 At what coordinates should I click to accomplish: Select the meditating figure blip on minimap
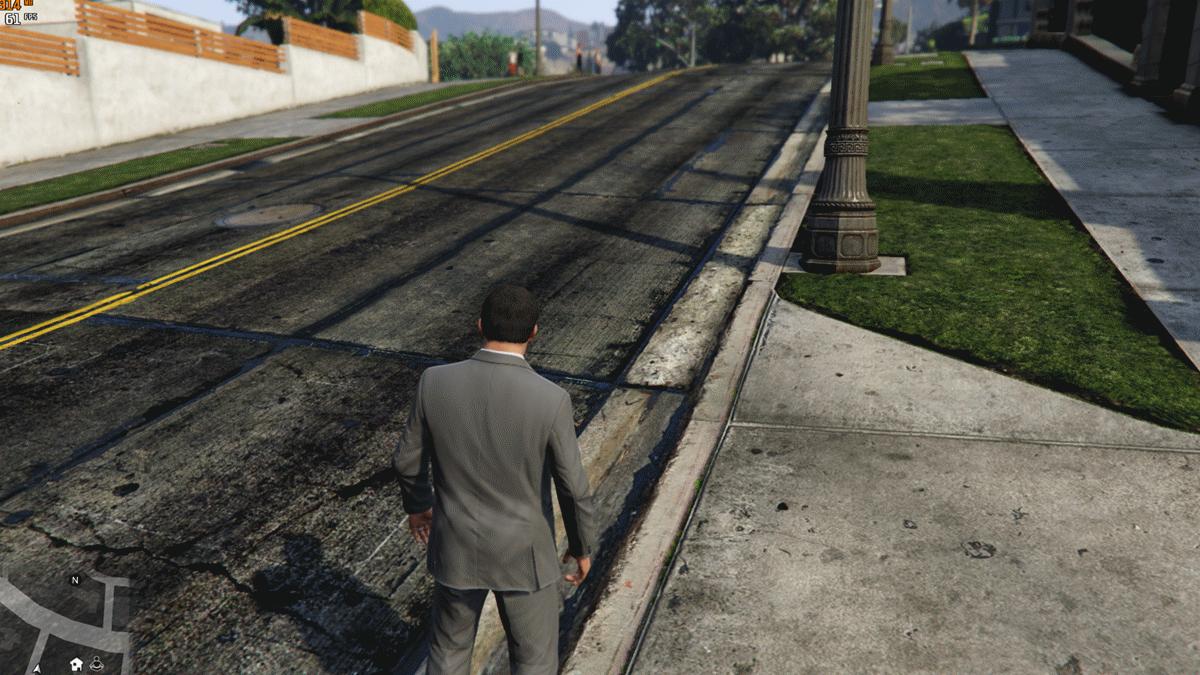tap(96, 662)
